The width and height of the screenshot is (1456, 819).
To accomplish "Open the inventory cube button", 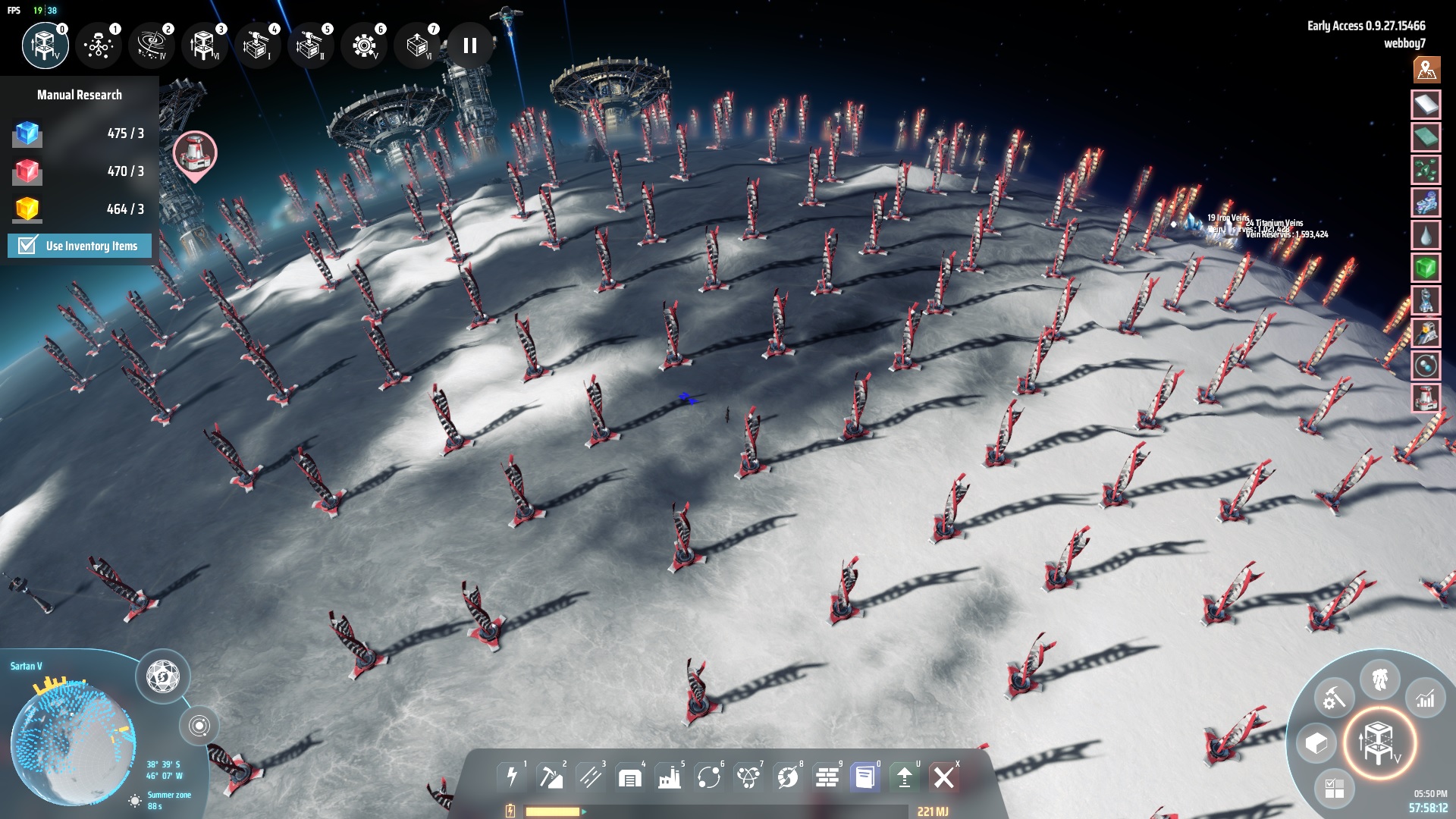I will (x=1316, y=744).
